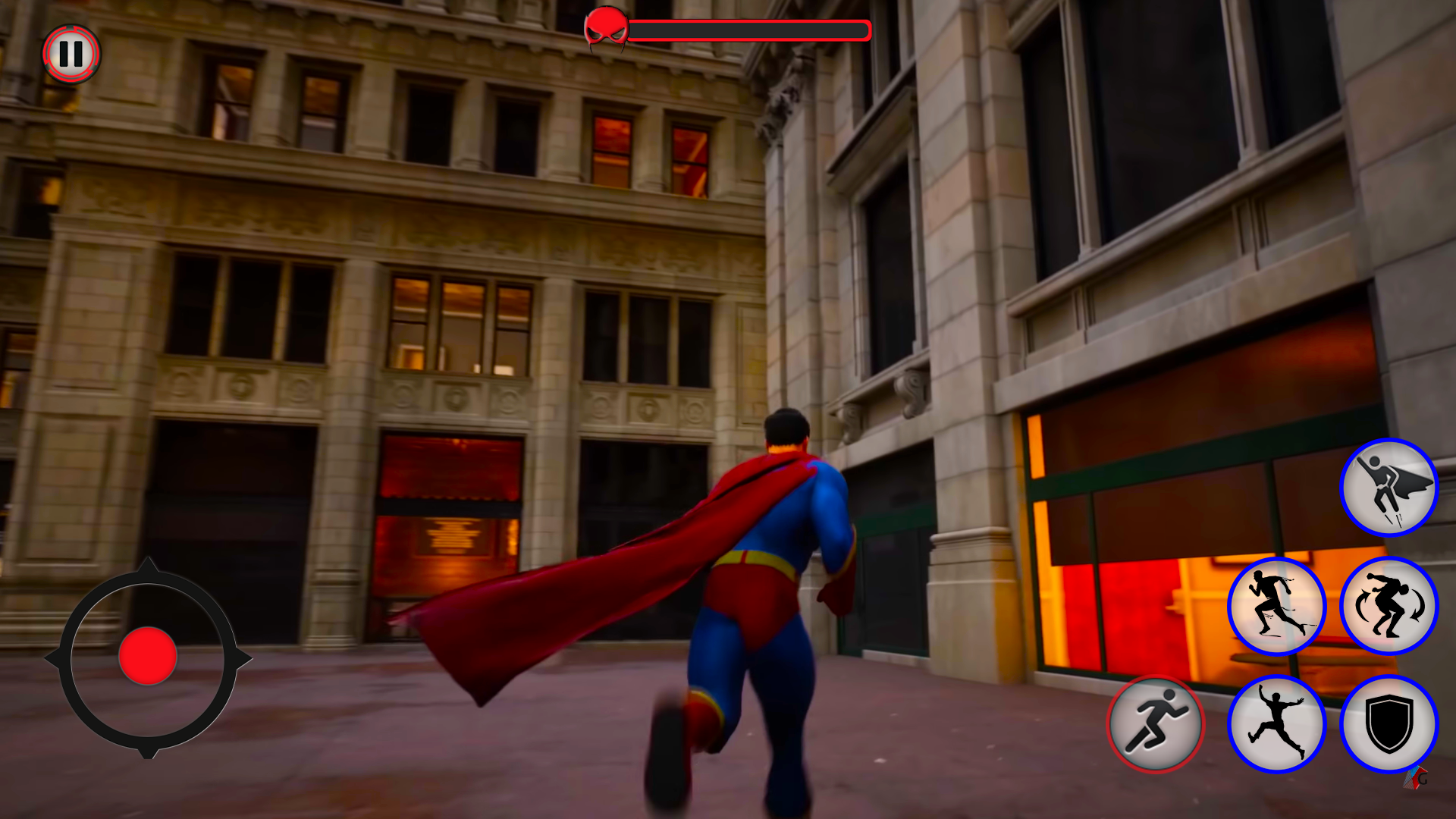Image resolution: width=1456 pixels, height=819 pixels.
Task: Tap the red-rimmed run icon
Action: tap(1157, 724)
